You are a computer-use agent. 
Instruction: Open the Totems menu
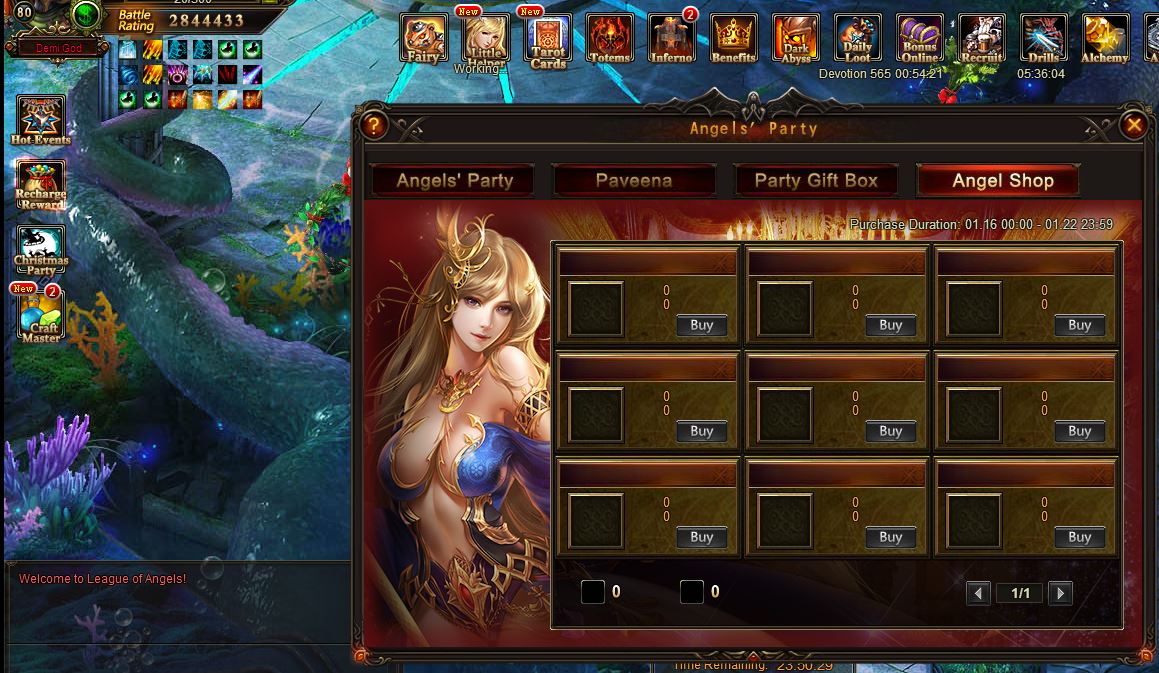[x=610, y=39]
